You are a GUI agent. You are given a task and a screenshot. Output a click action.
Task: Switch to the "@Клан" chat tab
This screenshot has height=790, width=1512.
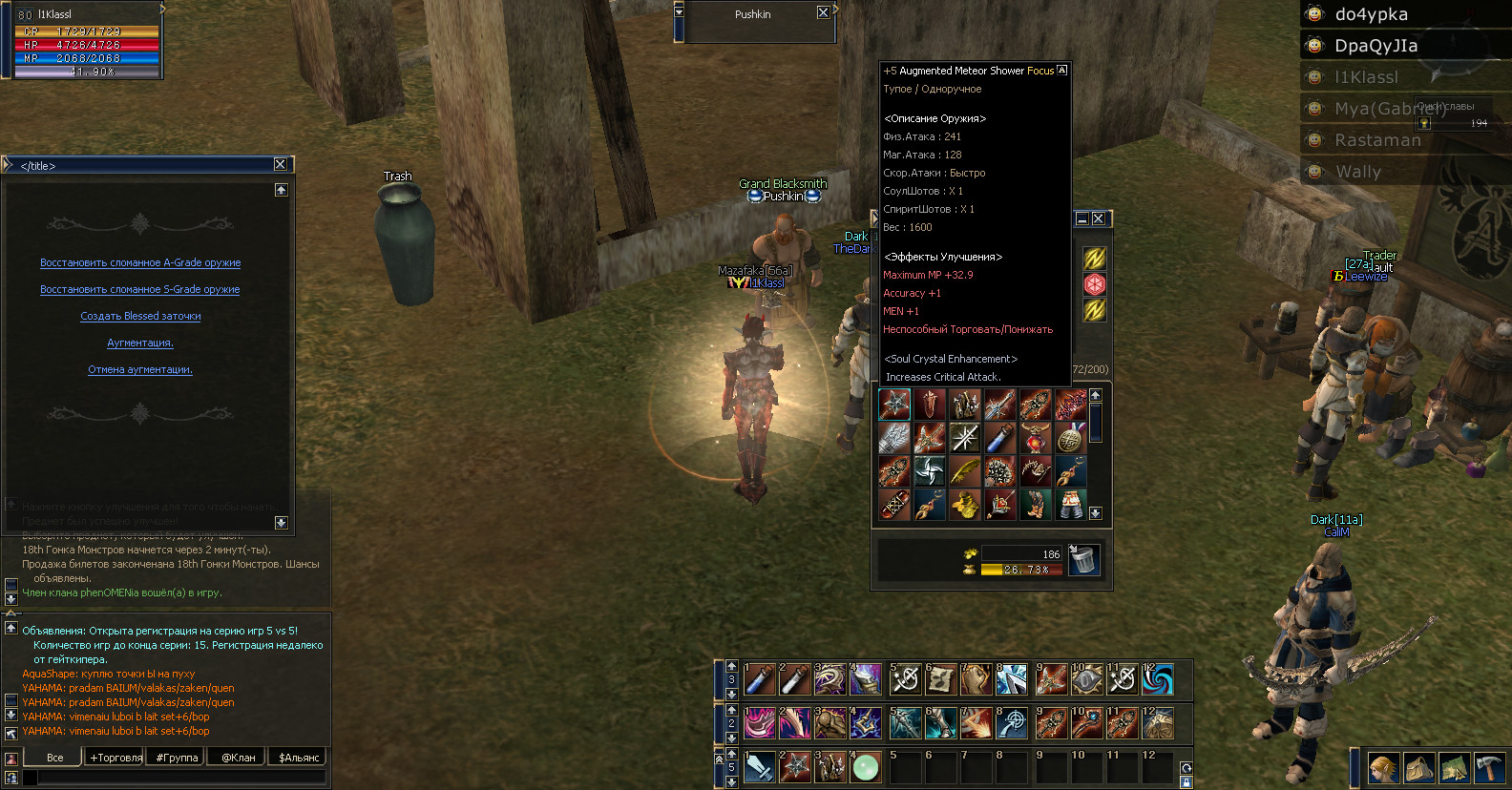click(238, 758)
